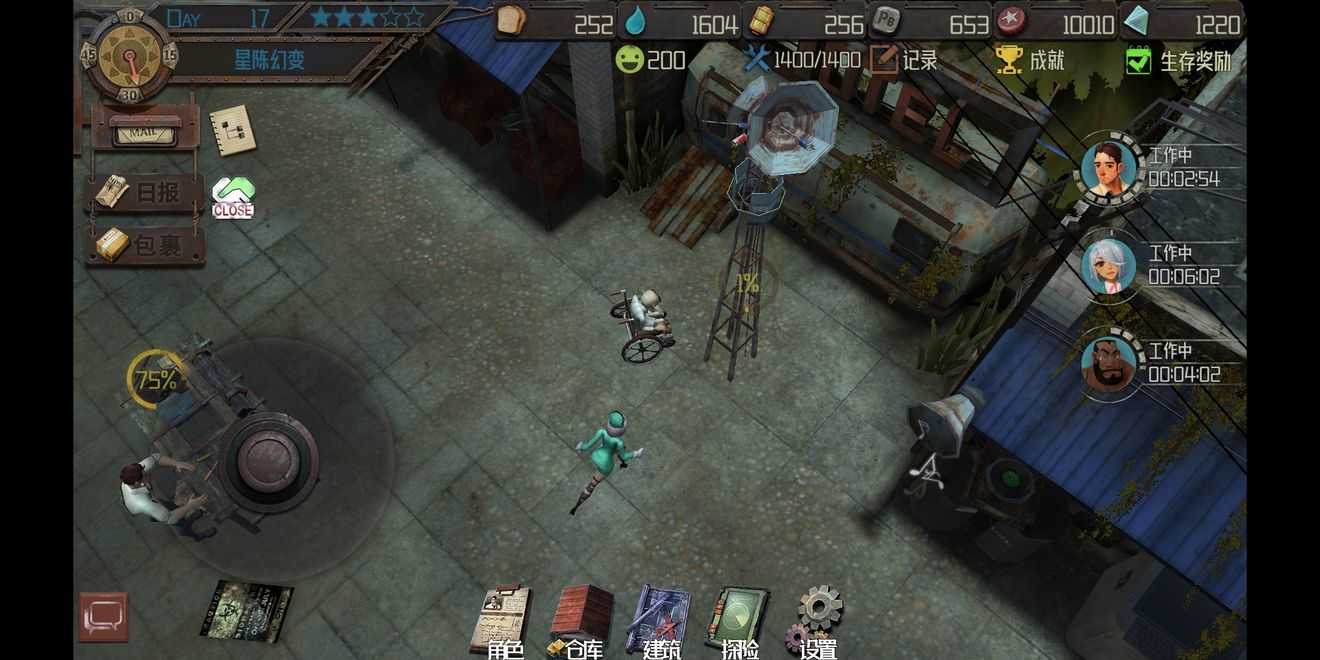Open the 生存奖励 survival rewards
The width and height of the screenshot is (1320, 660).
1180,61
